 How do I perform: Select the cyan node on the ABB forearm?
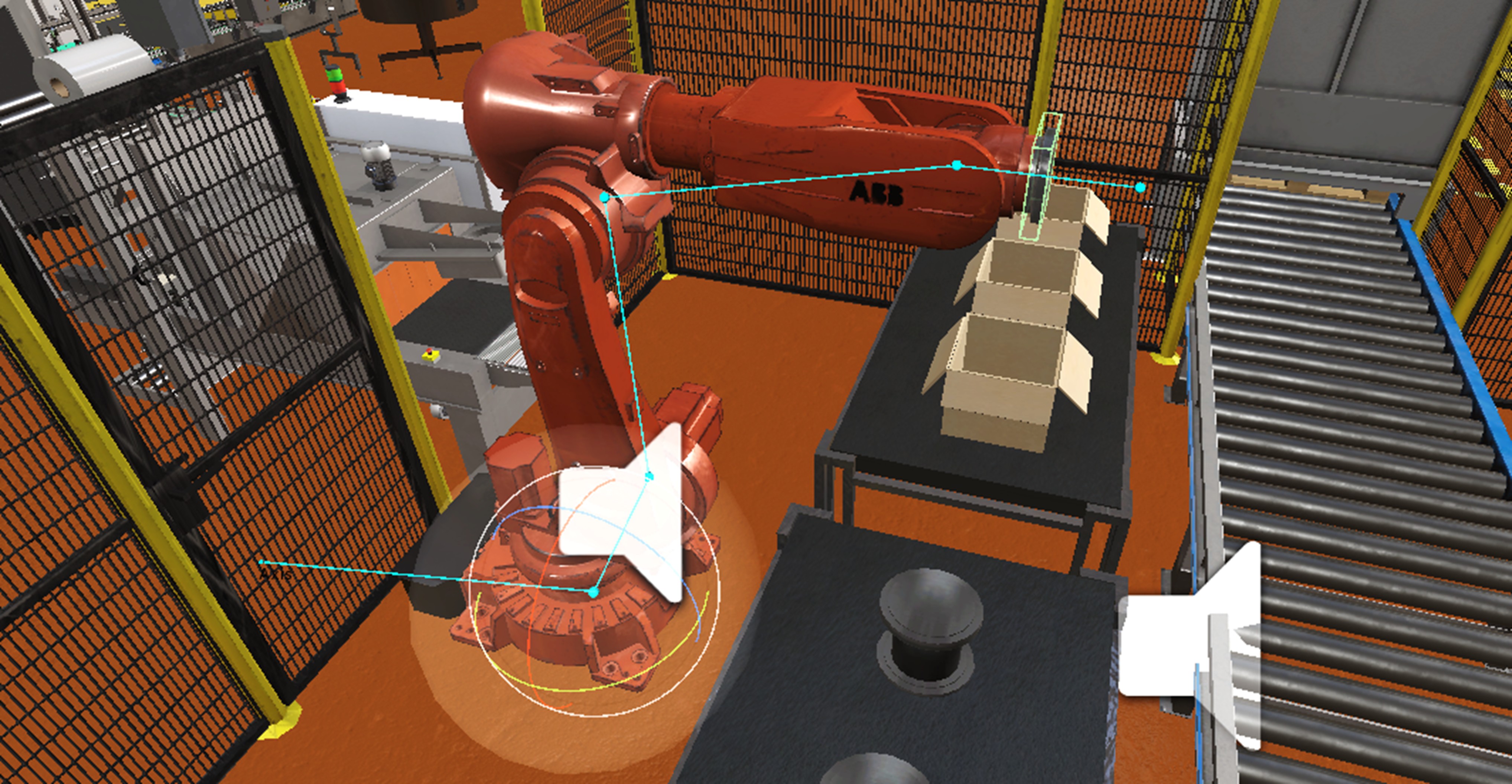pyautogui.click(x=957, y=166)
